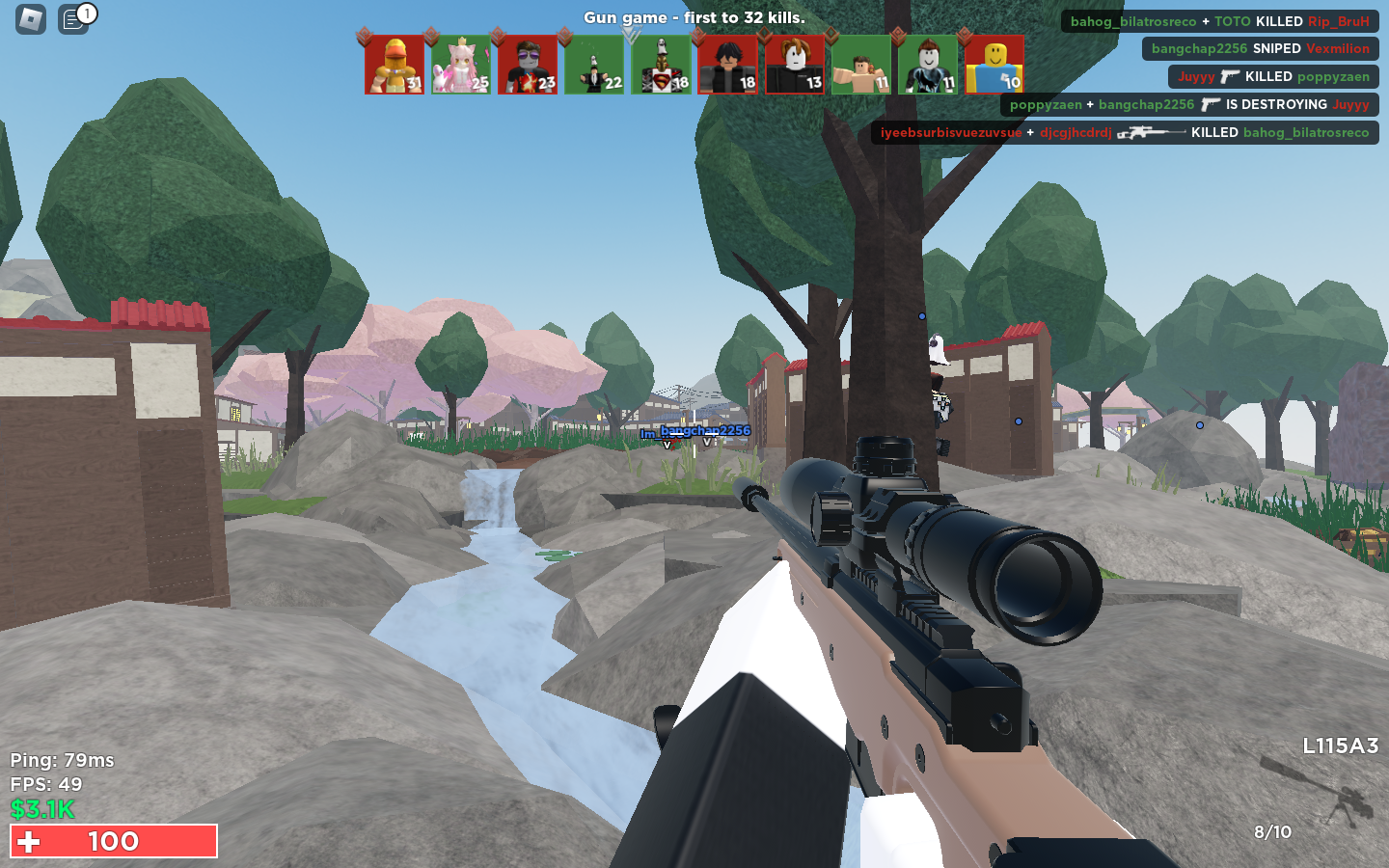The width and height of the screenshot is (1389, 868).
Task: Select the blue-jacket avatar with 11 kills
Action: (928, 65)
